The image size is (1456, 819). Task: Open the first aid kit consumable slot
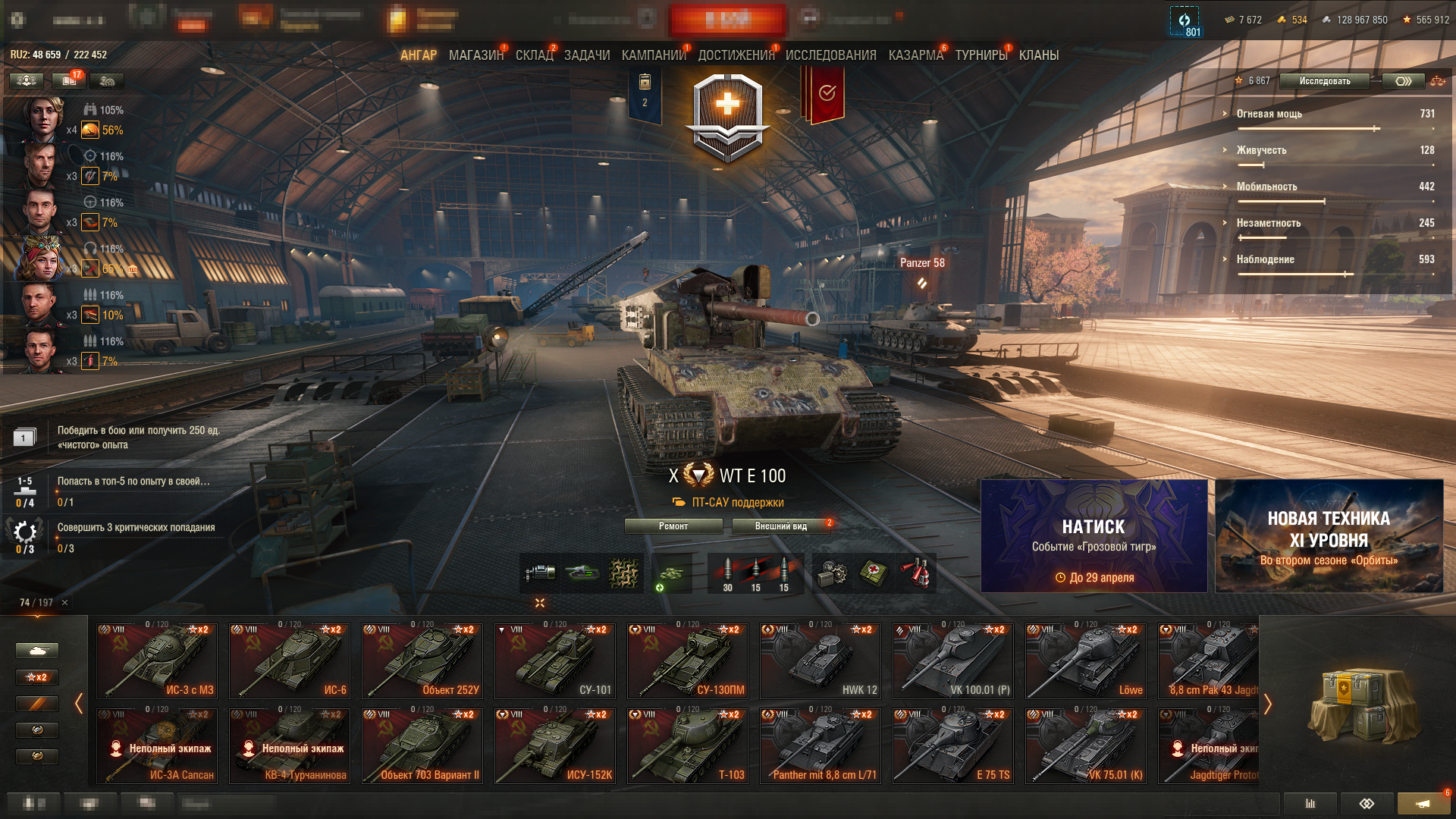[x=874, y=573]
